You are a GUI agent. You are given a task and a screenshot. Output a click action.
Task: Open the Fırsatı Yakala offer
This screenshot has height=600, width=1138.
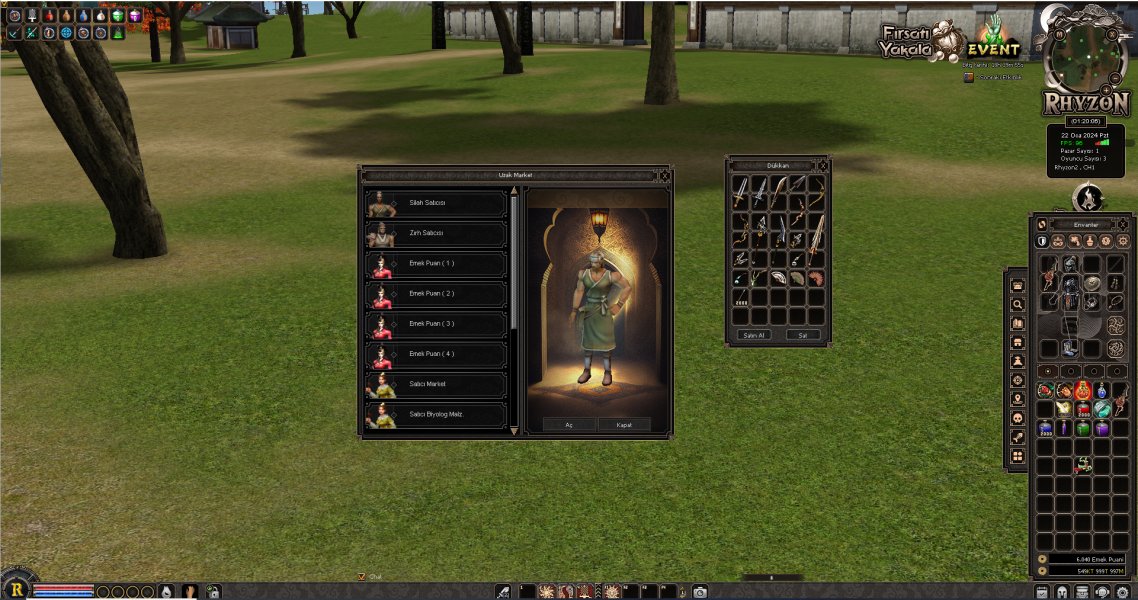(x=908, y=42)
